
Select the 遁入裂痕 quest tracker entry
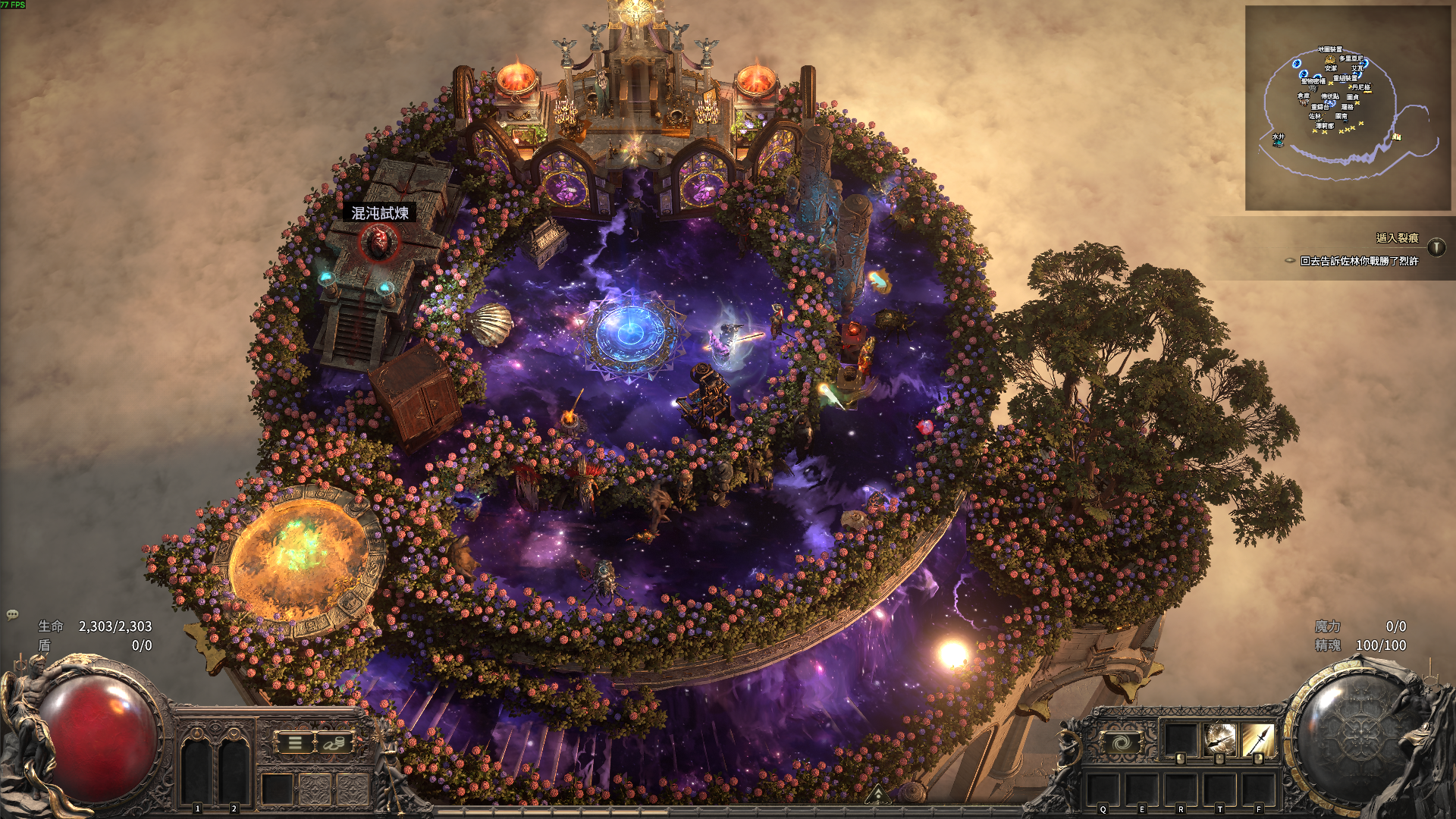pos(1397,238)
